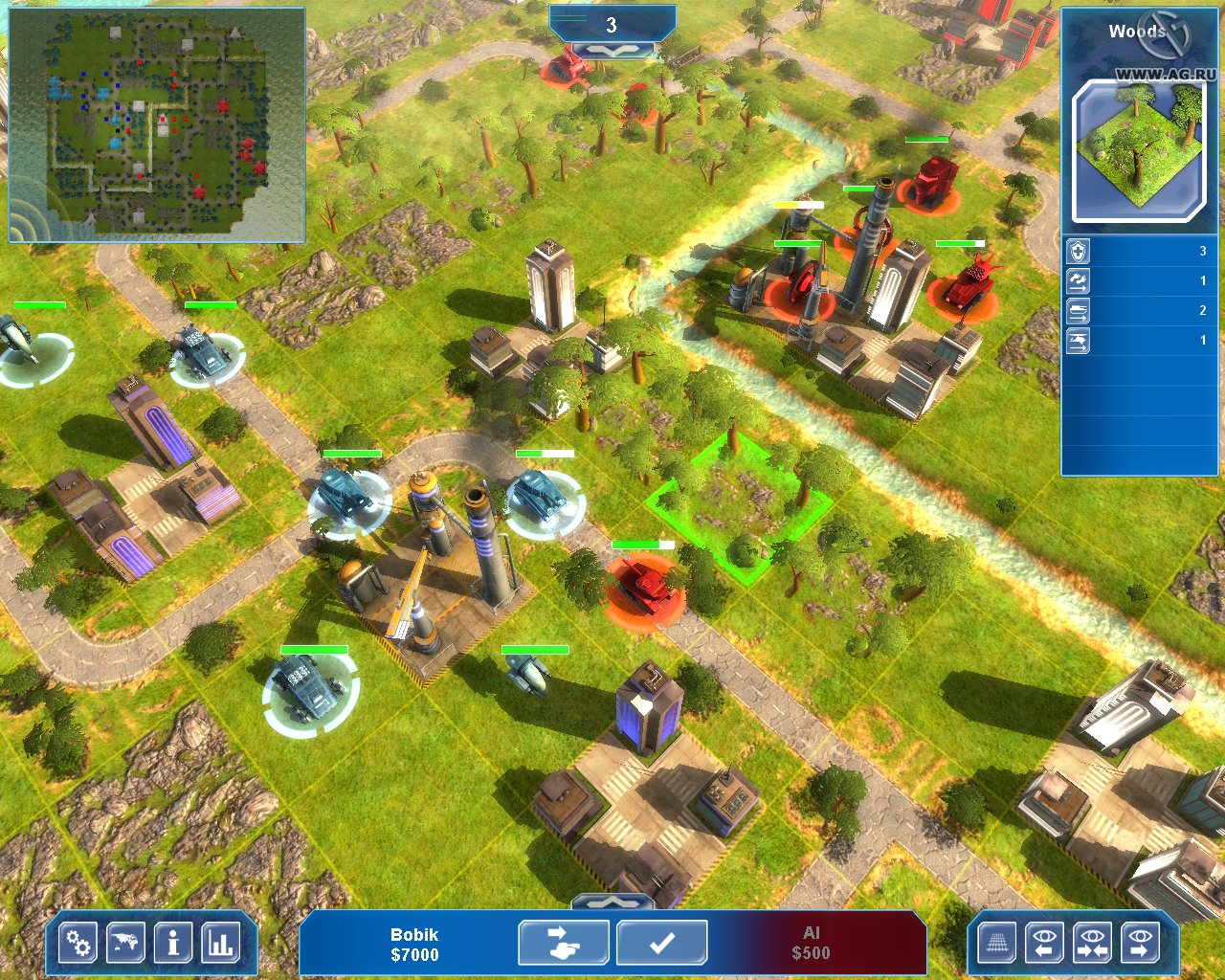Open the world map overview icon

(x=124, y=944)
